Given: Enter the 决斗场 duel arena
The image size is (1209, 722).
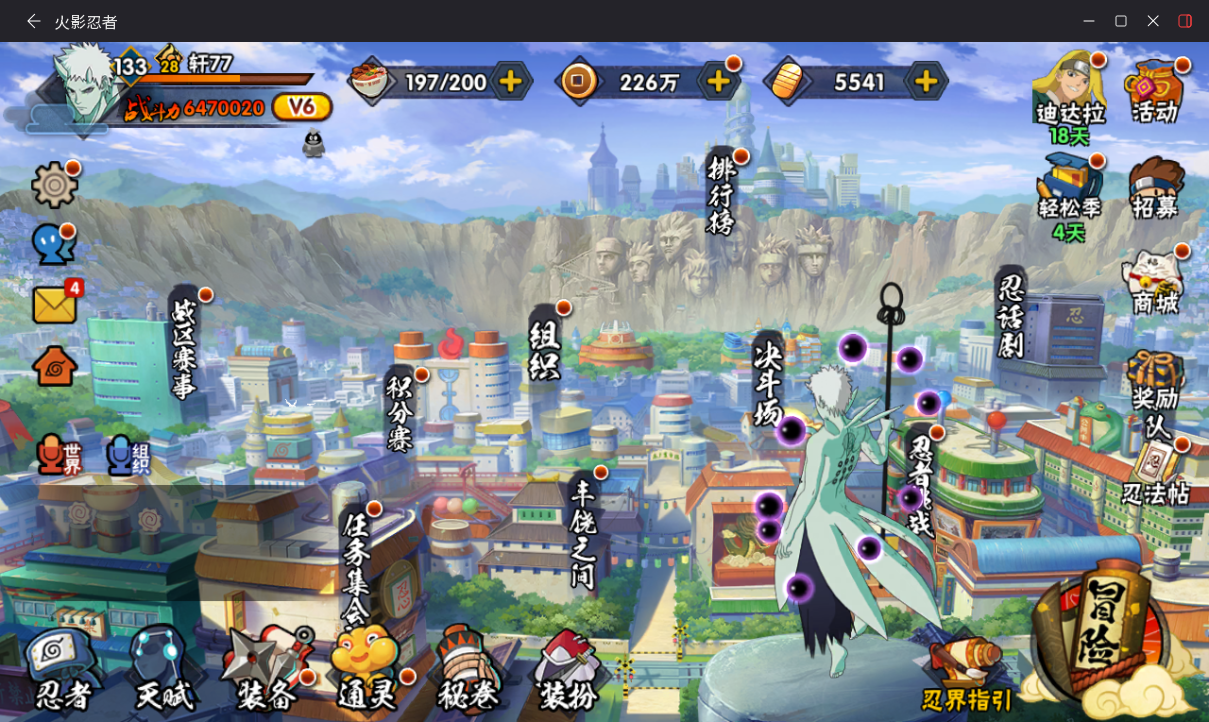Looking at the screenshot, I should coord(768,381).
